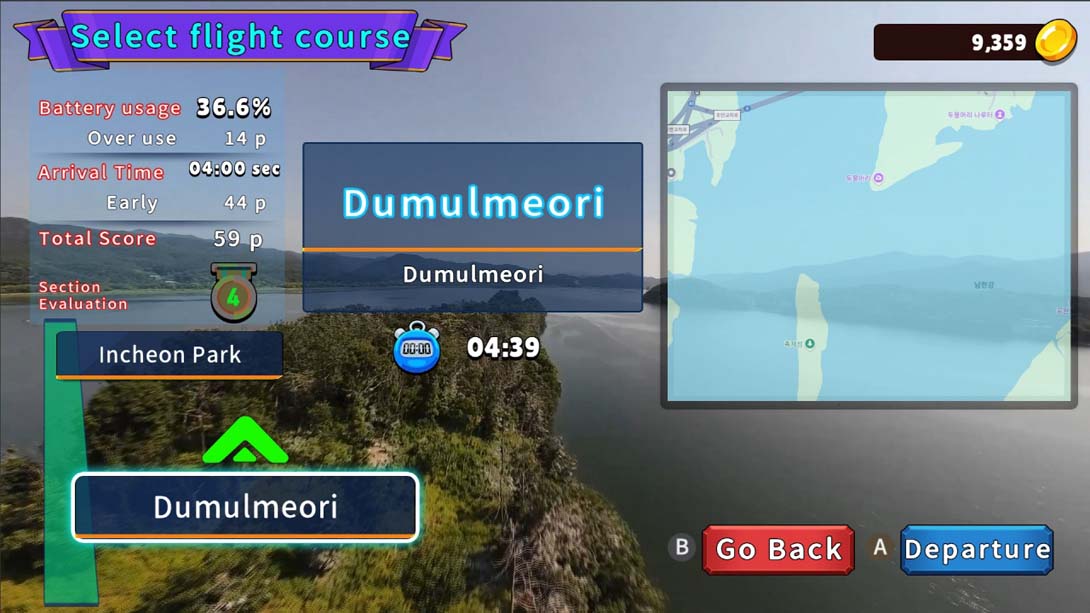Image resolution: width=1090 pixels, height=613 pixels.
Task: Open the Dumulmeori map preview
Action: click(x=867, y=246)
